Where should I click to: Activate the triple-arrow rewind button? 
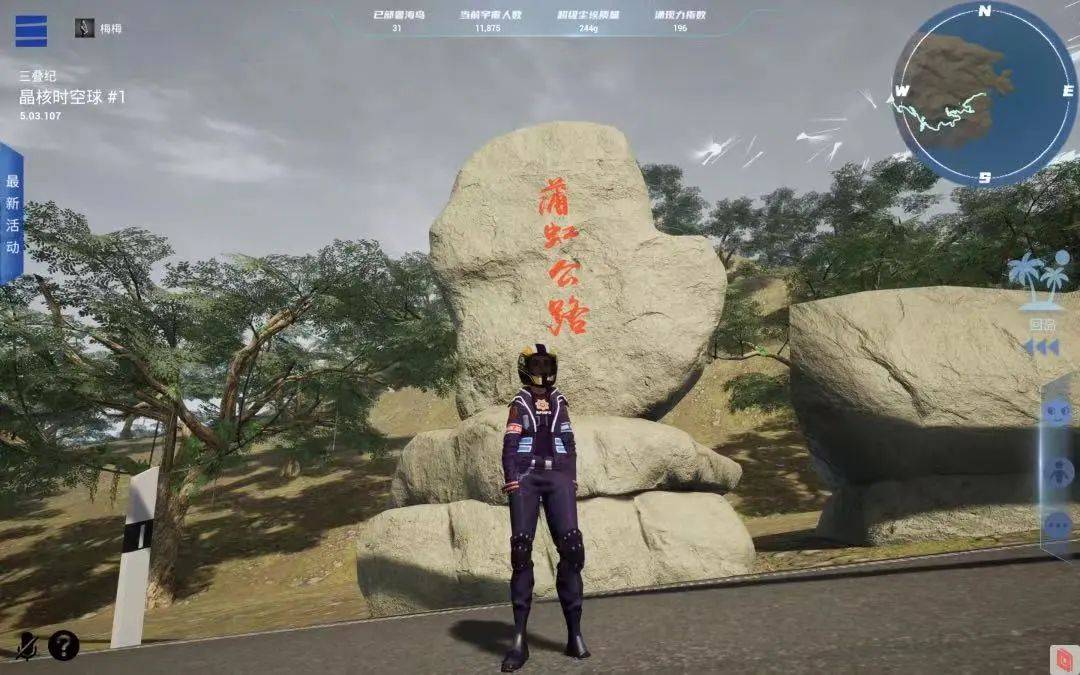pyautogui.click(x=1040, y=347)
